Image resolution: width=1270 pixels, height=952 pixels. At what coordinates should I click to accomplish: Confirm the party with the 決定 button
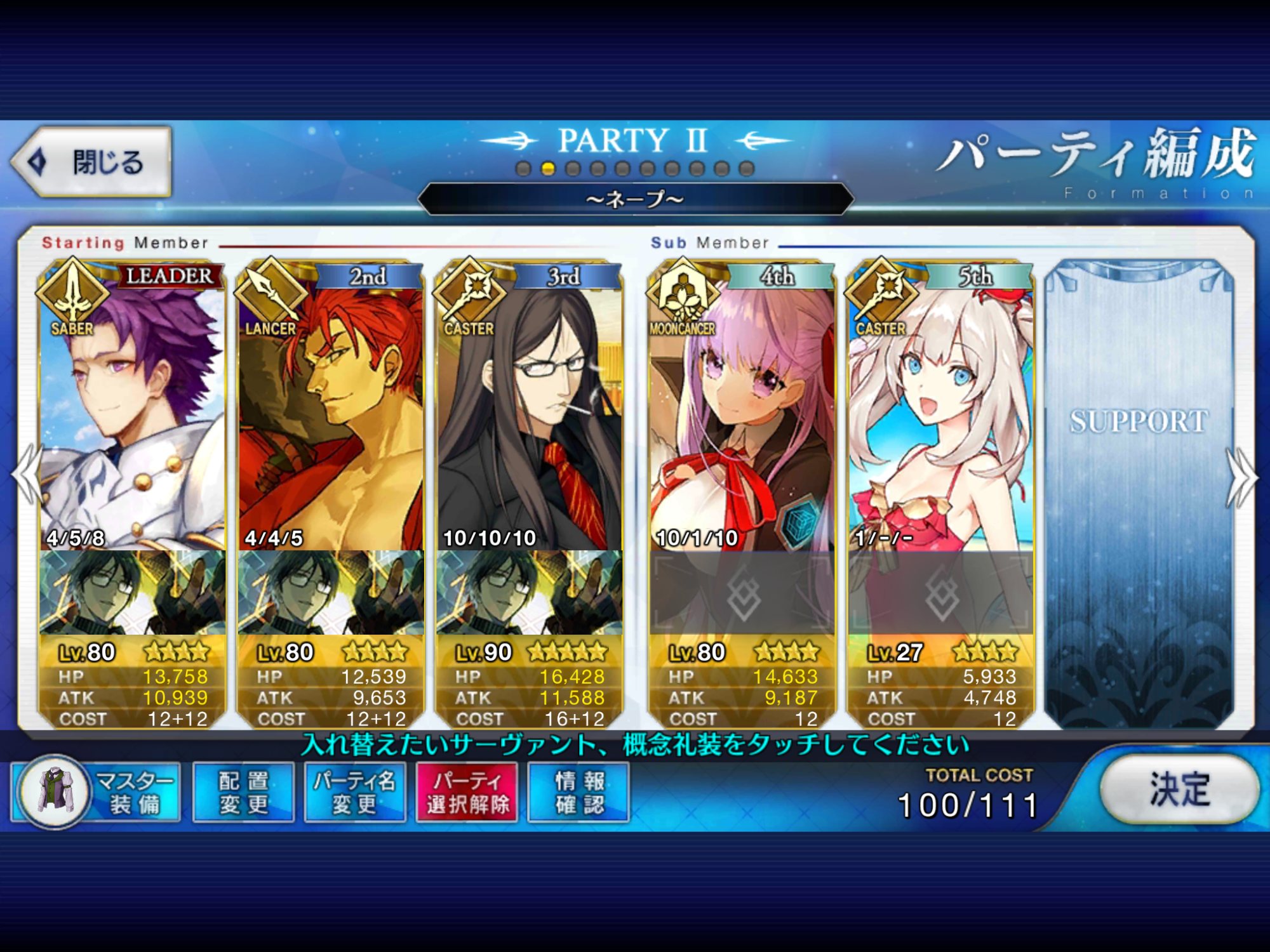click(x=1179, y=790)
